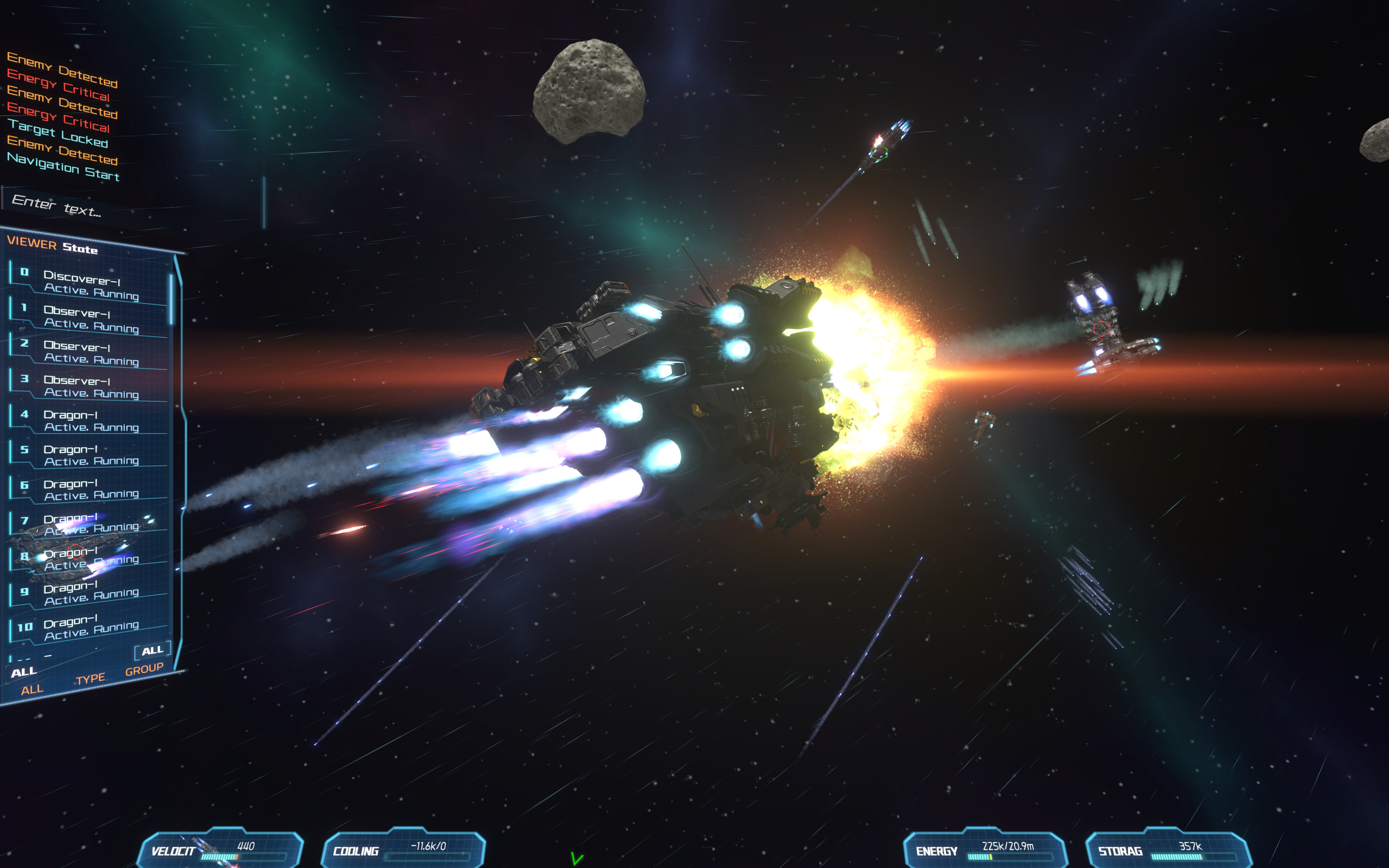Open the State tab
This screenshot has height=868, width=1389.
point(80,248)
